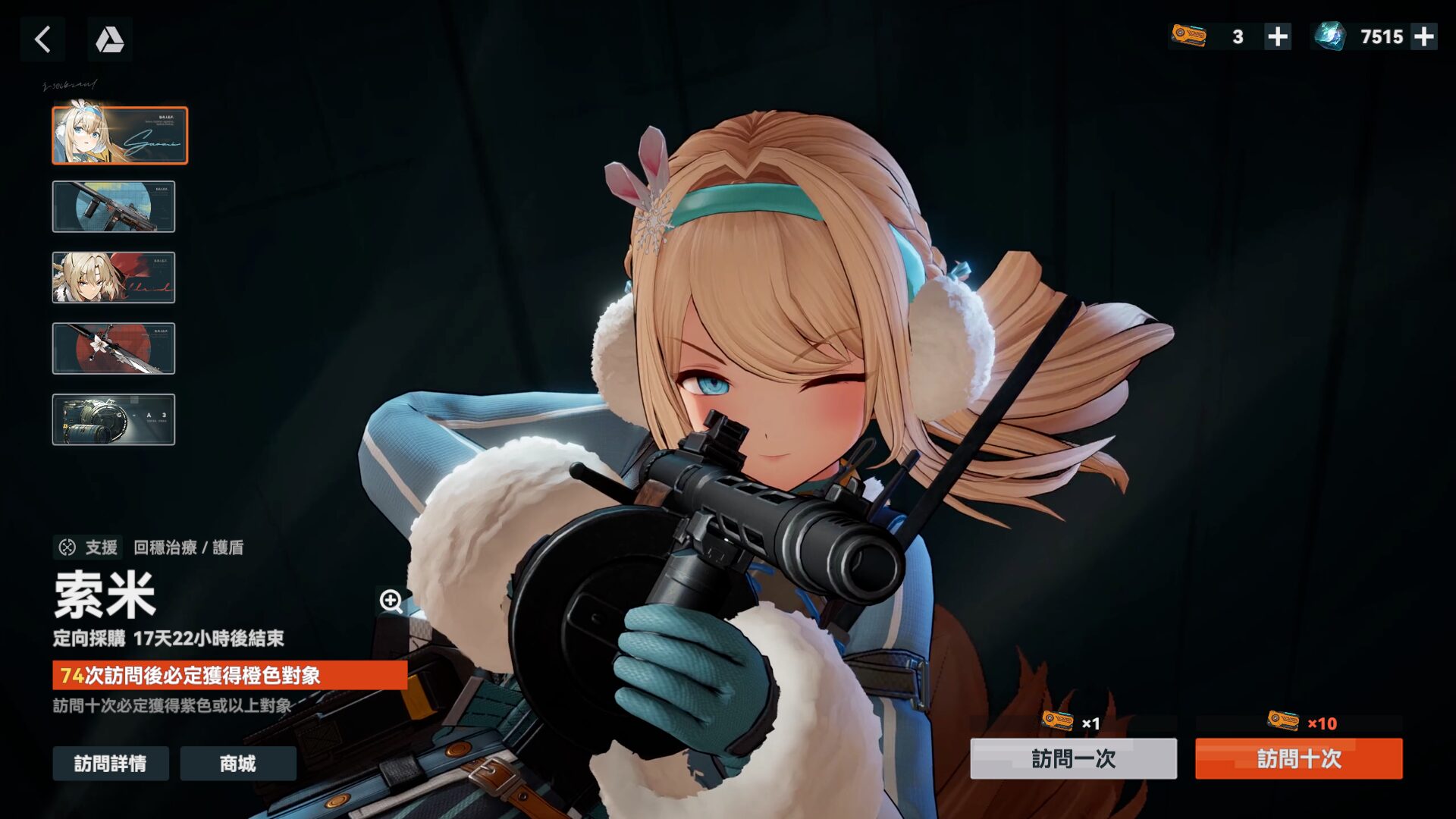Select the fourth banner with the rifle artwork

(113, 349)
